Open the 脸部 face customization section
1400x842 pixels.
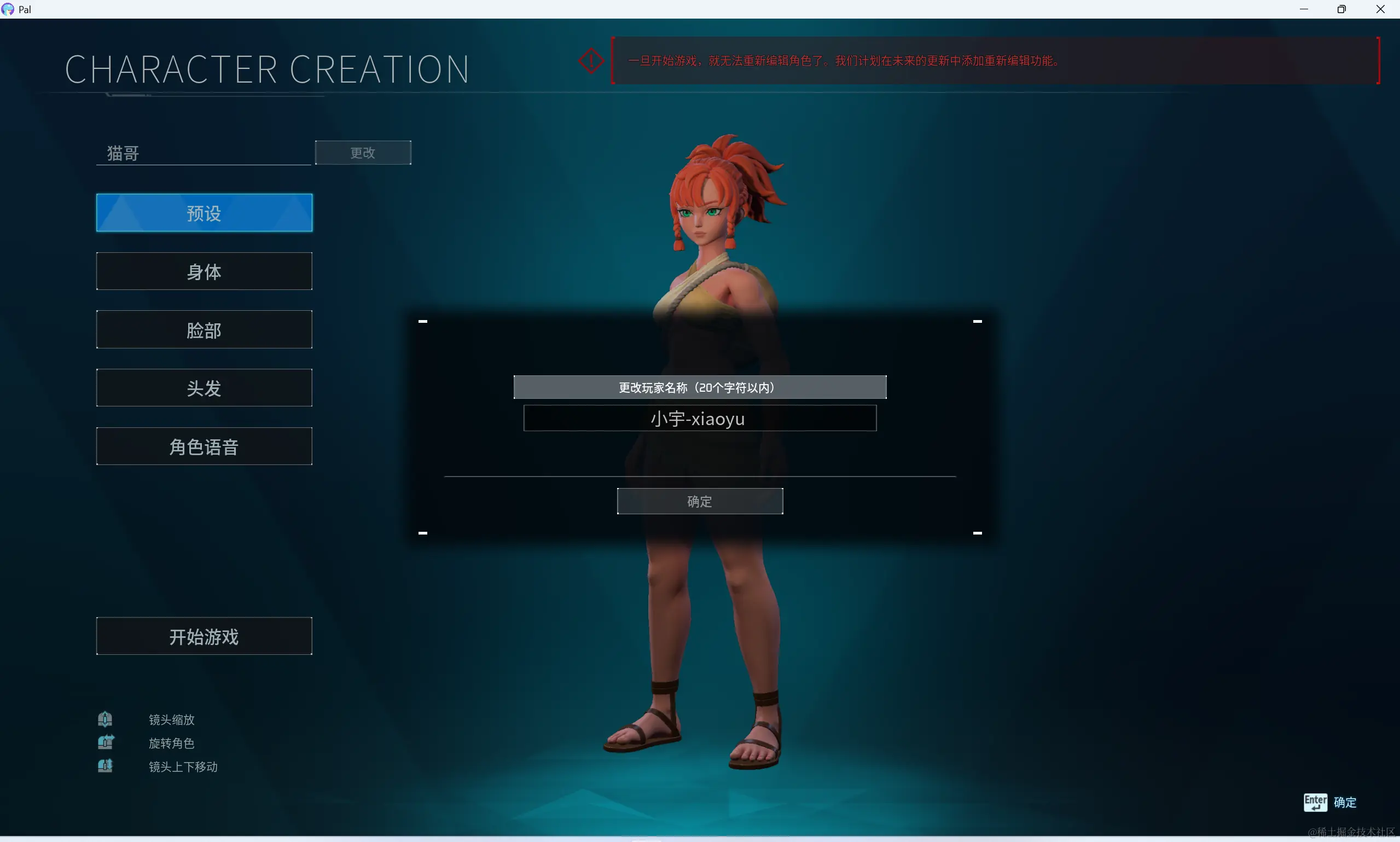pos(204,330)
